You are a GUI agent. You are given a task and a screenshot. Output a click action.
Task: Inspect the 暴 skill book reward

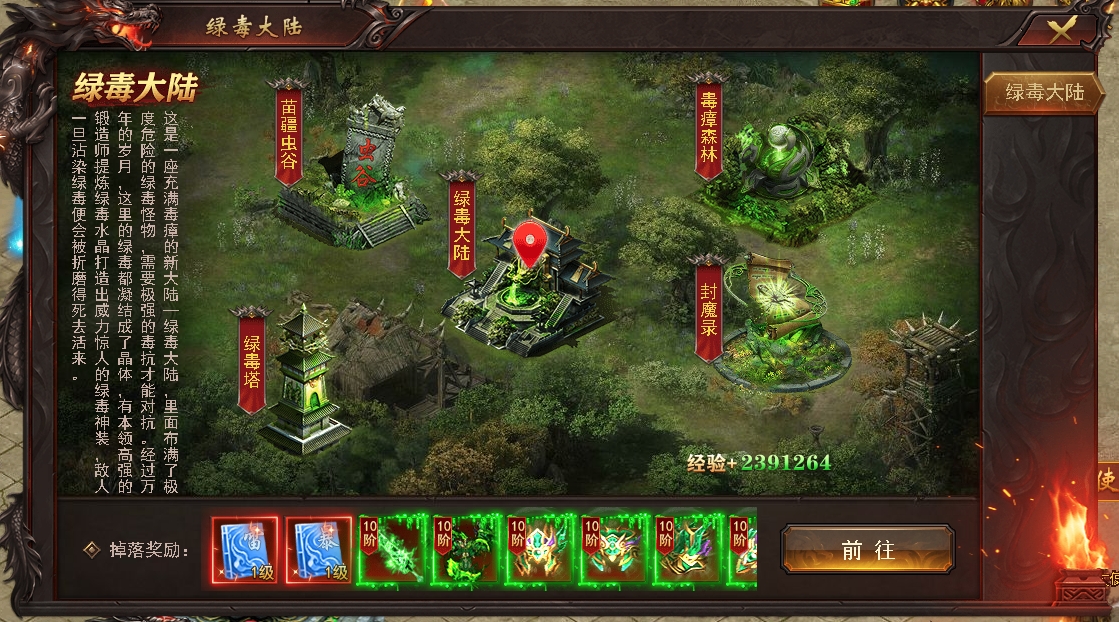tap(319, 549)
